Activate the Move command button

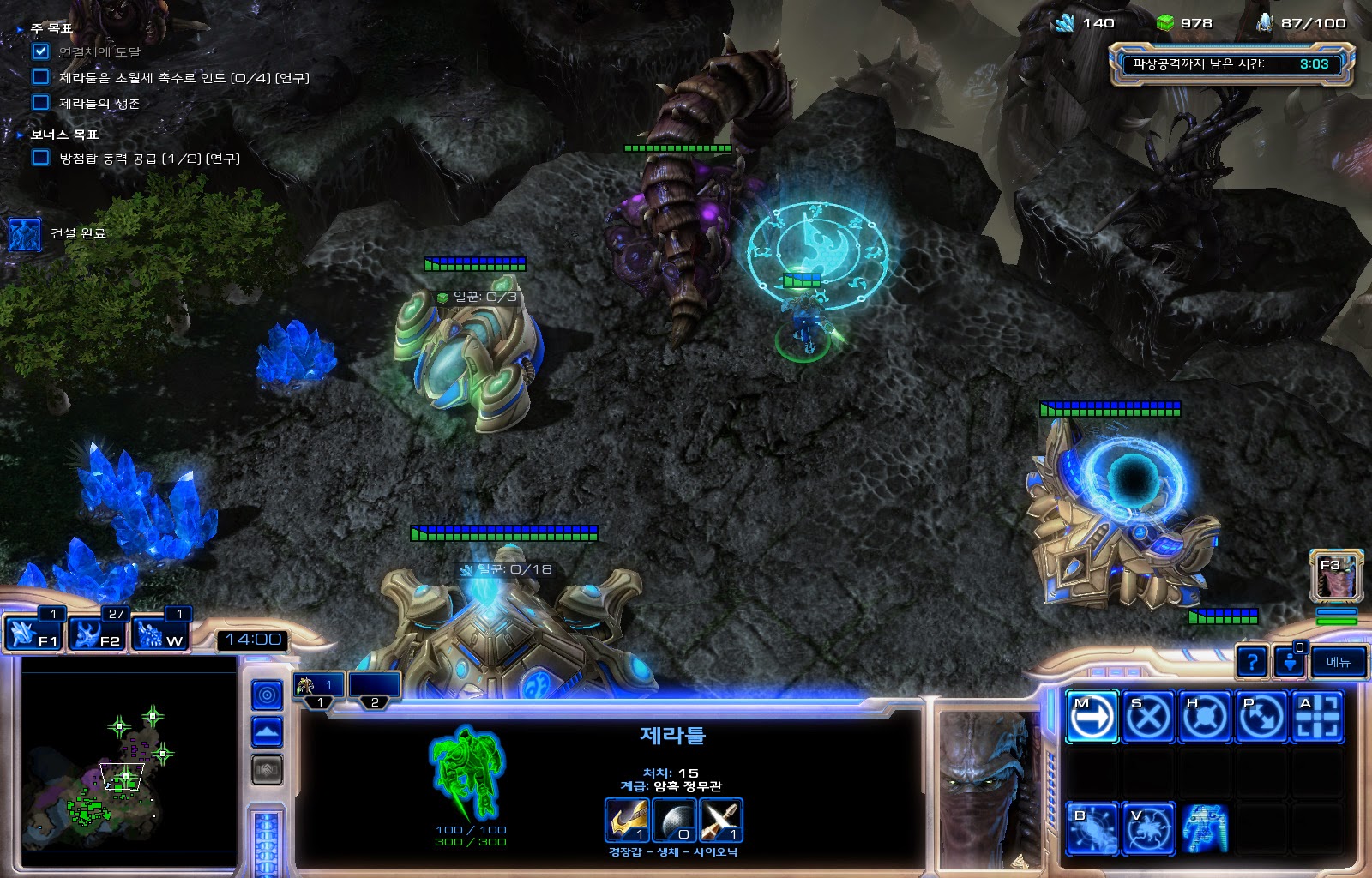pos(1092,716)
